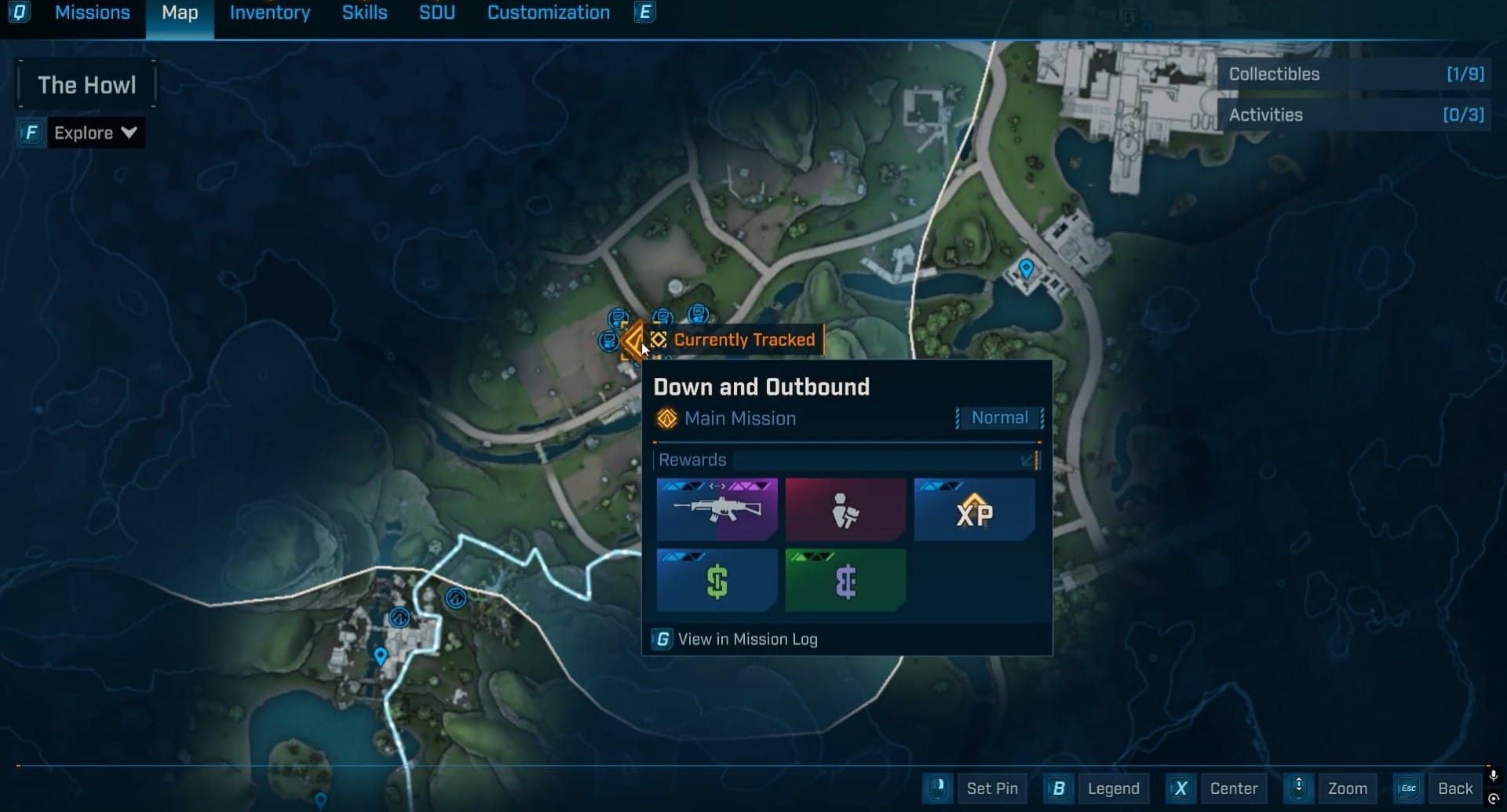The height and width of the screenshot is (812, 1507).
Task: Click the tracked Down and Outbound map marker
Action: tap(633, 341)
